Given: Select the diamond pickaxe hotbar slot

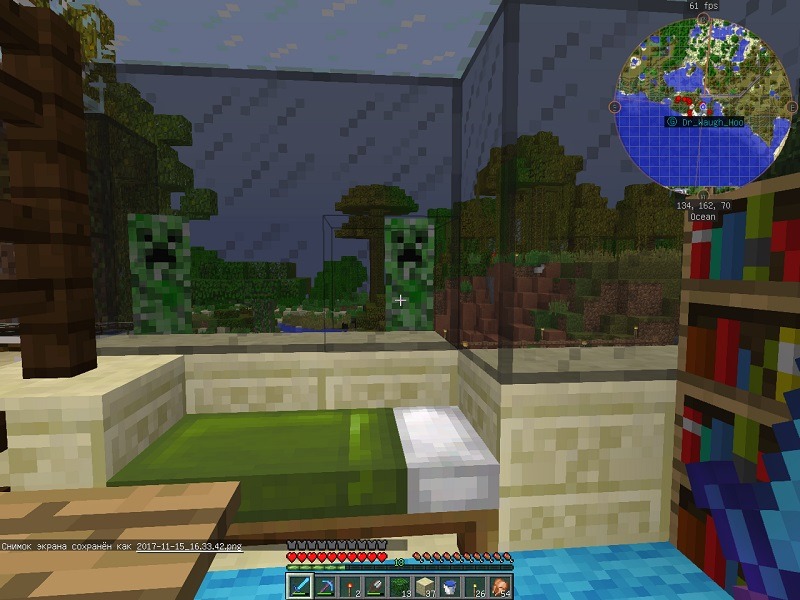Looking at the screenshot, I should coord(324,585).
